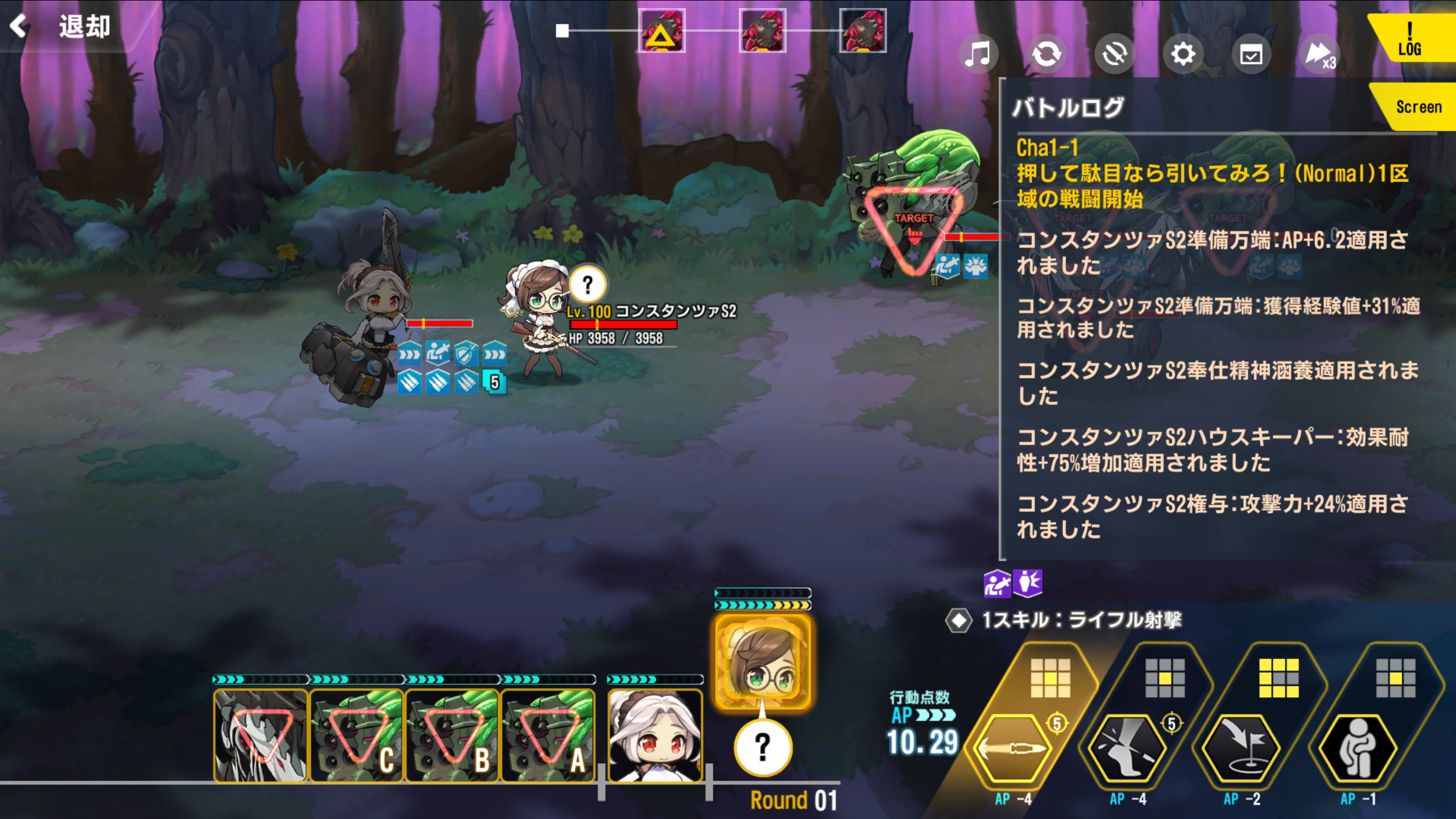Select enemy B in turn order
Viewport: 1456px width, 819px height.
452,736
